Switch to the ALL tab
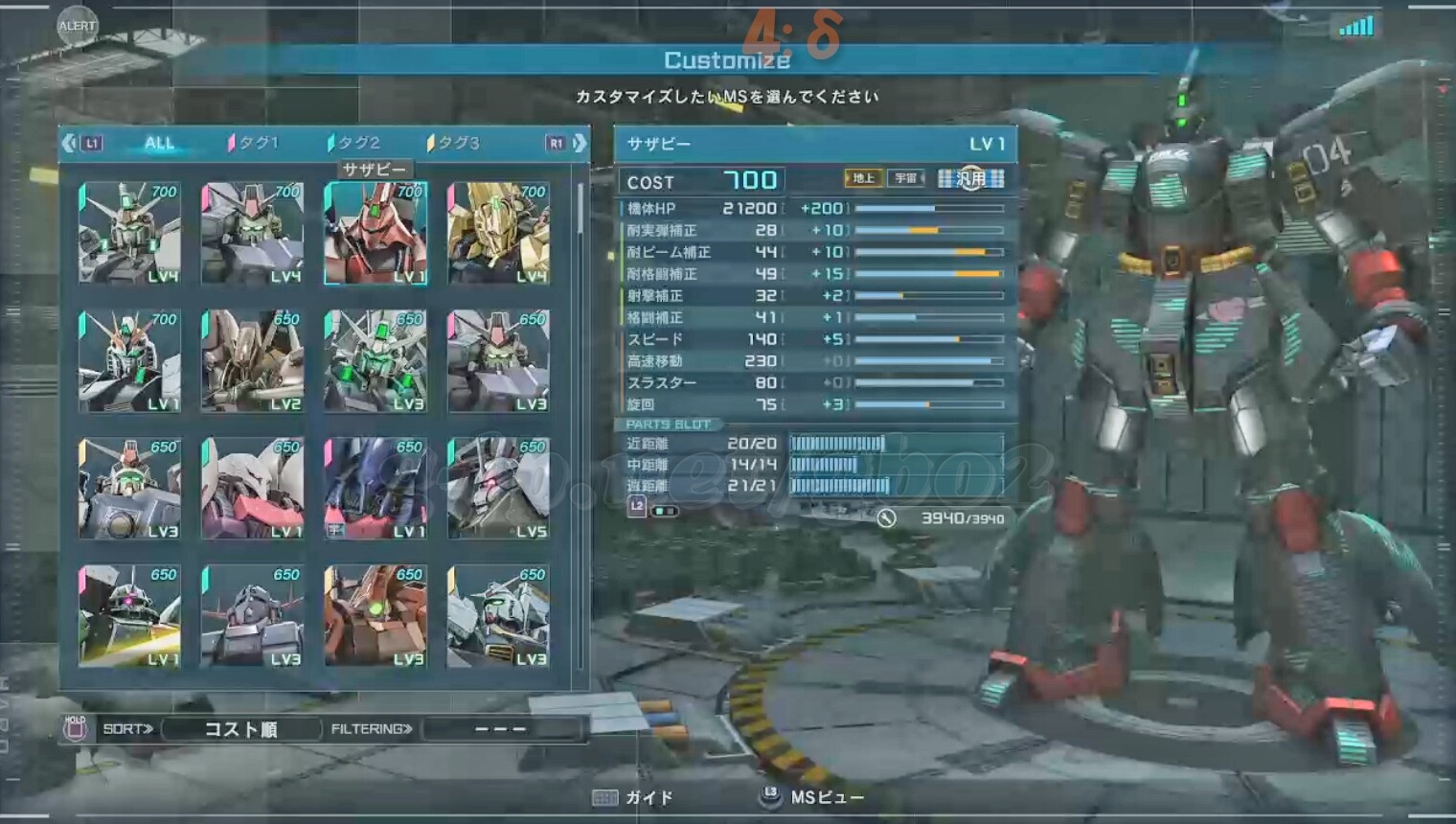Viewport: 1456px width, 824px height. click(x=159, y=143)
